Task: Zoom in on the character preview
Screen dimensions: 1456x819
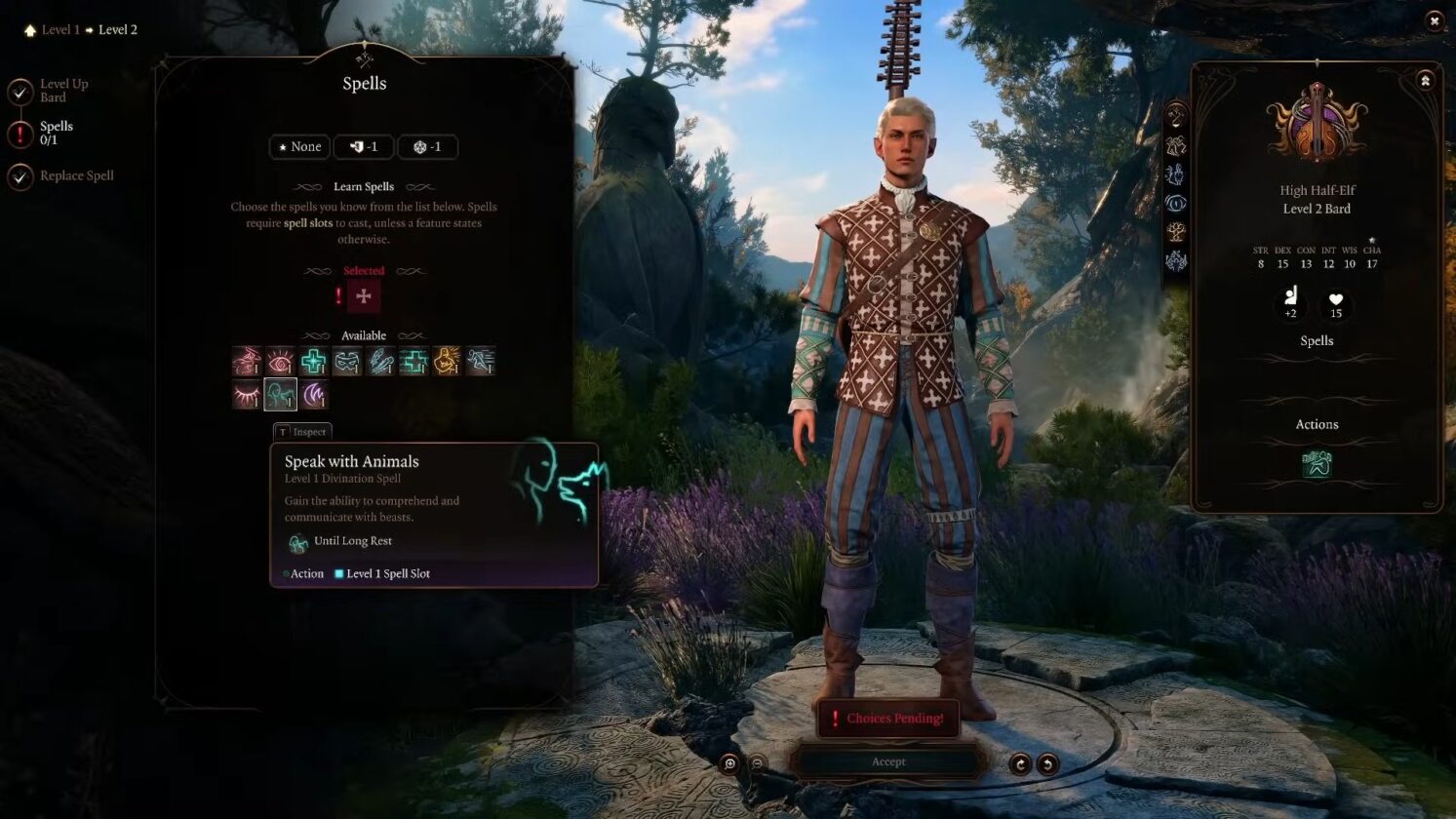Action: (x=729, y=764)
